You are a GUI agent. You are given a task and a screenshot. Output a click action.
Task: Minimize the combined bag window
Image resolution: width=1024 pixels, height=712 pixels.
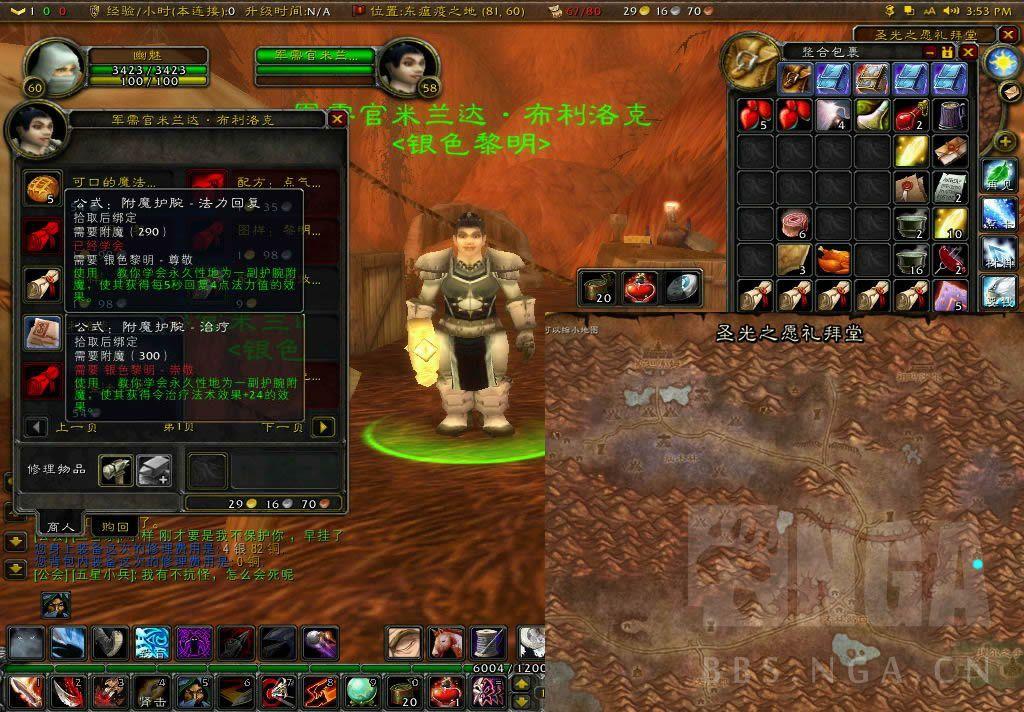[931, 52]
